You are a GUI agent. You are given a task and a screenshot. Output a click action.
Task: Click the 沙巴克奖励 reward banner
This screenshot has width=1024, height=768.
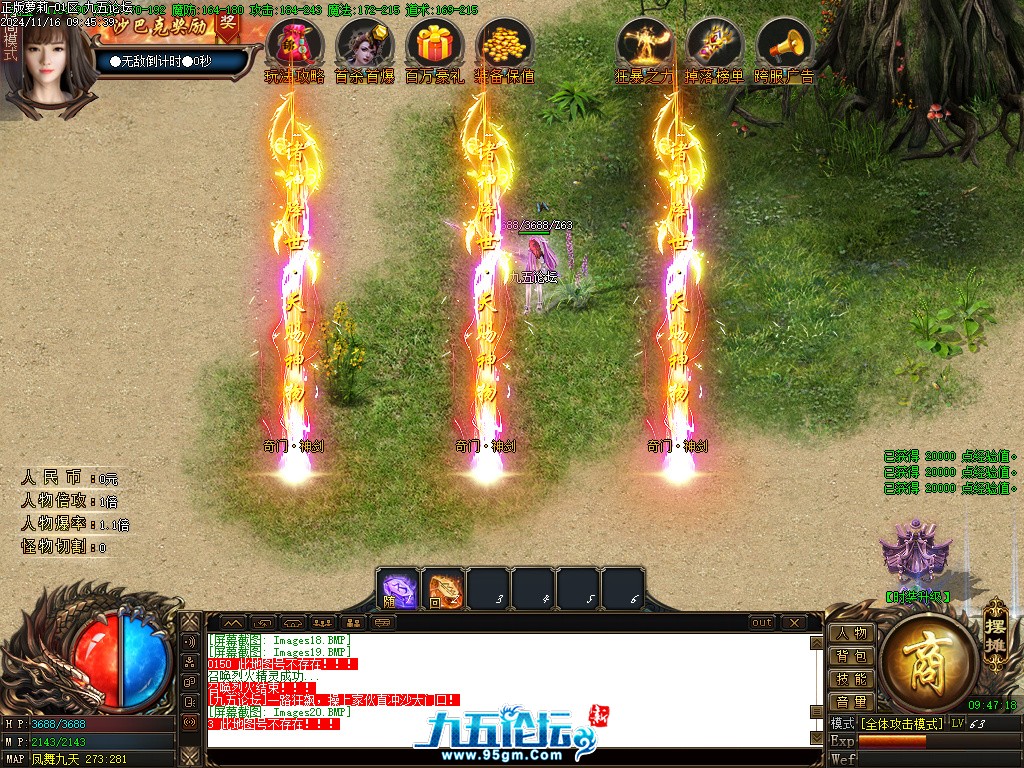coord(170,24)
